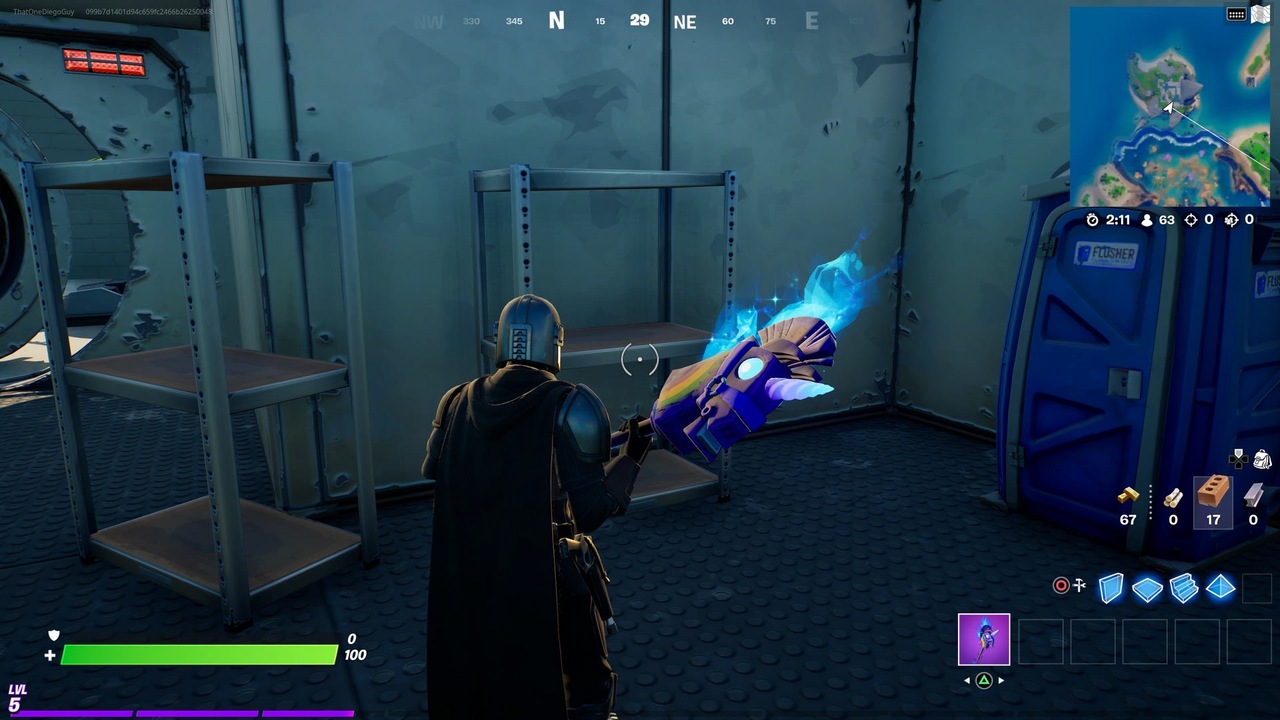Select the pyramid roof build piece

tap(1219, 585)
